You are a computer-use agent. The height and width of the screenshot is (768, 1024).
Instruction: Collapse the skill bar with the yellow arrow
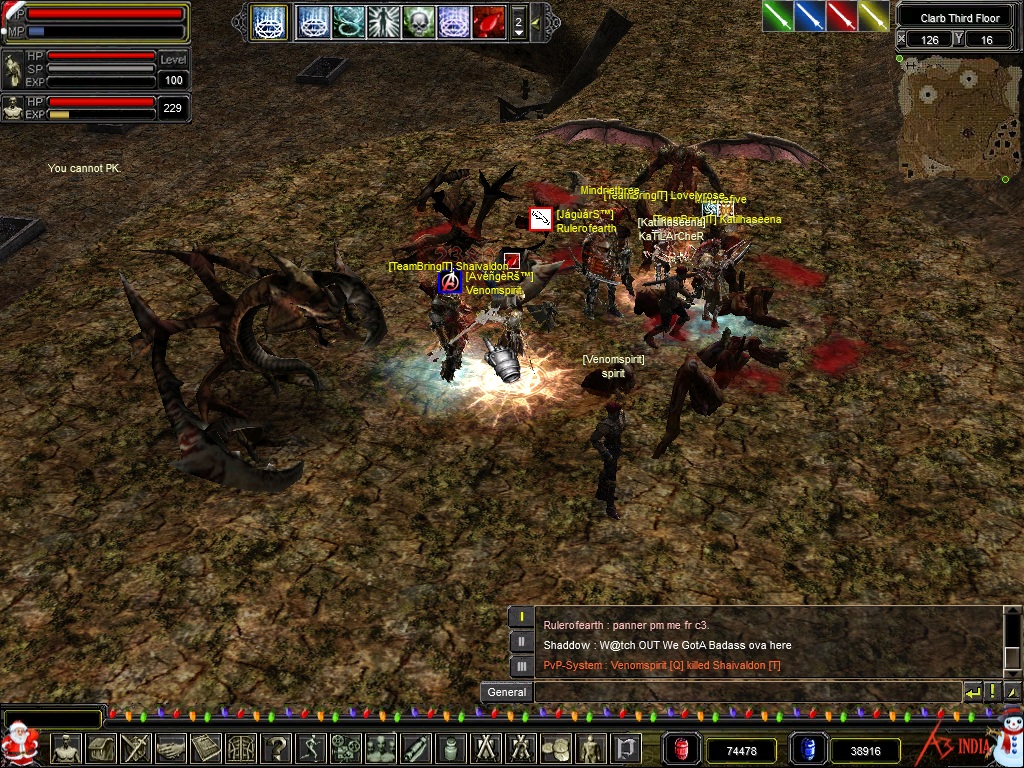536,21
